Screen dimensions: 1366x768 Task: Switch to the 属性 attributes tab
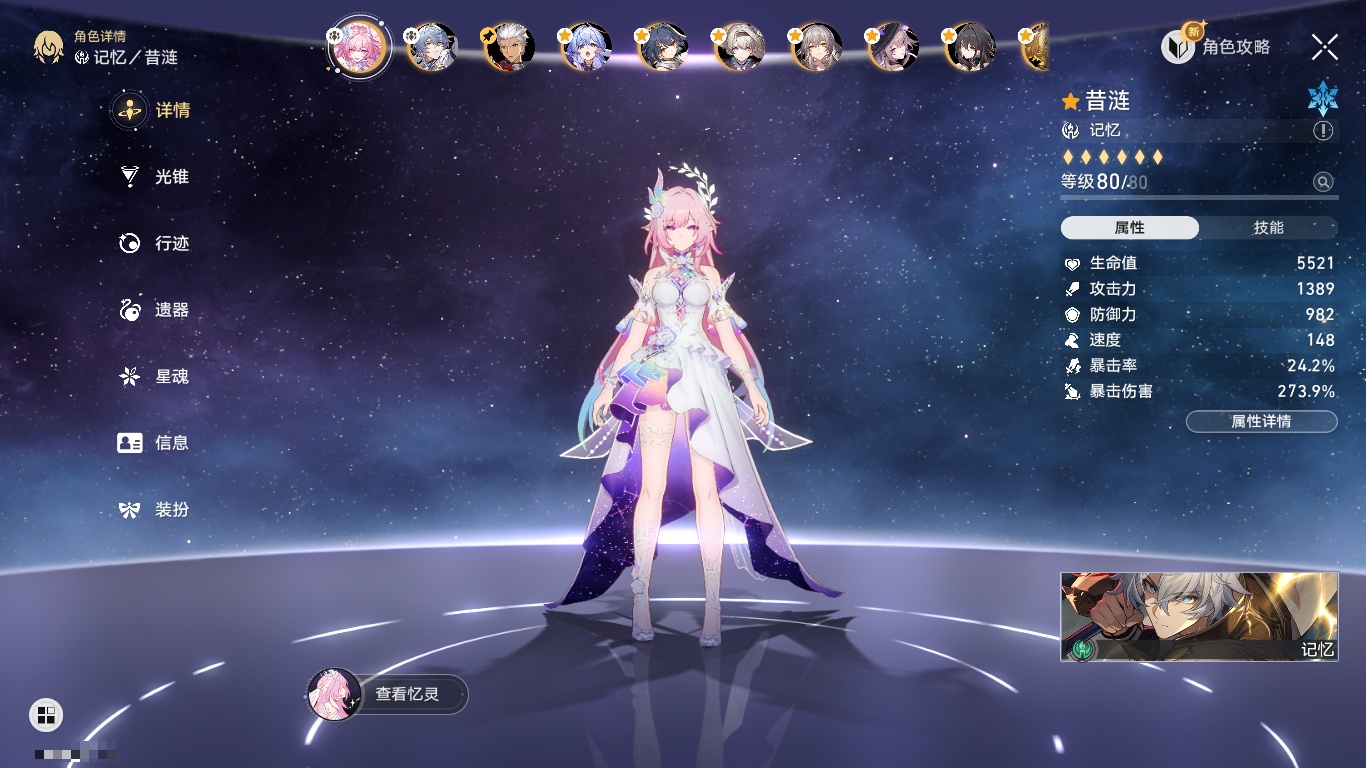click(x=1130, y=228)
